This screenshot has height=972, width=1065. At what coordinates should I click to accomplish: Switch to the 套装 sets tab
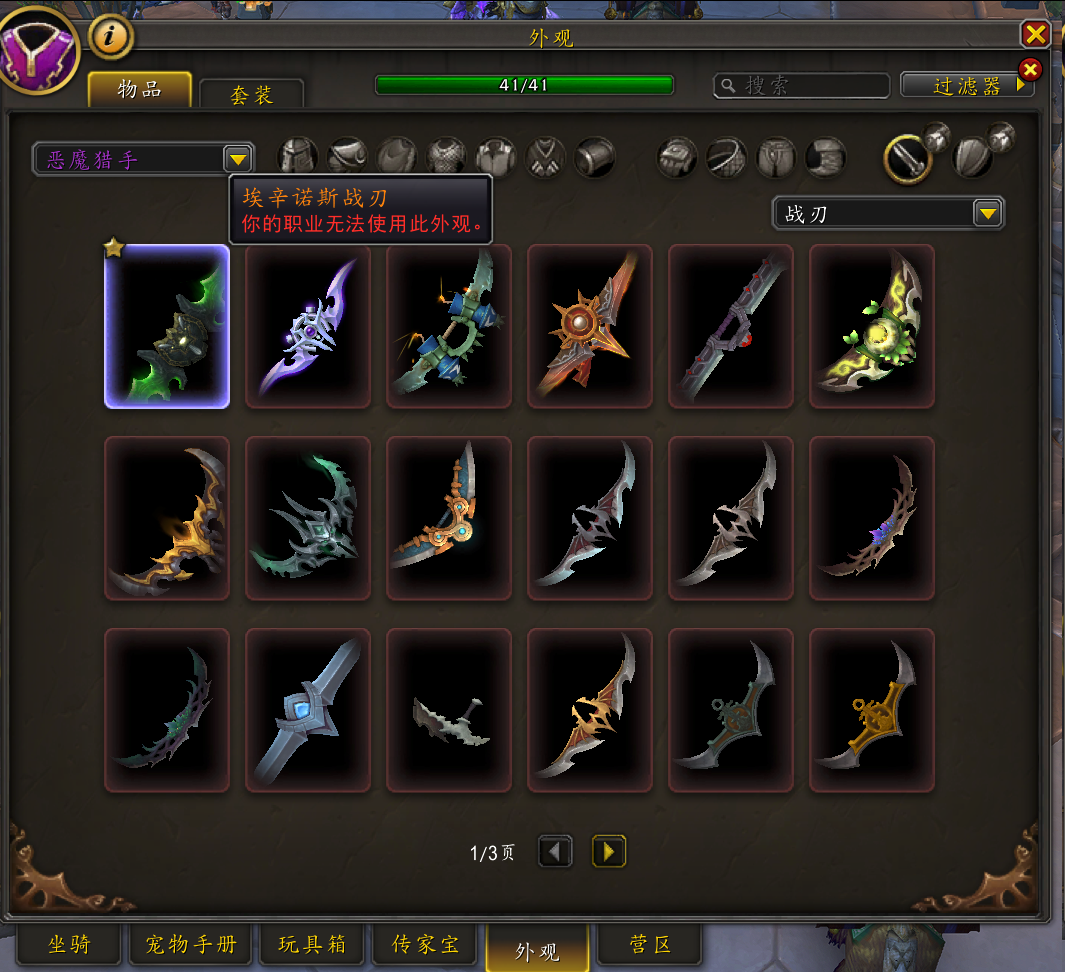[251, 94]
